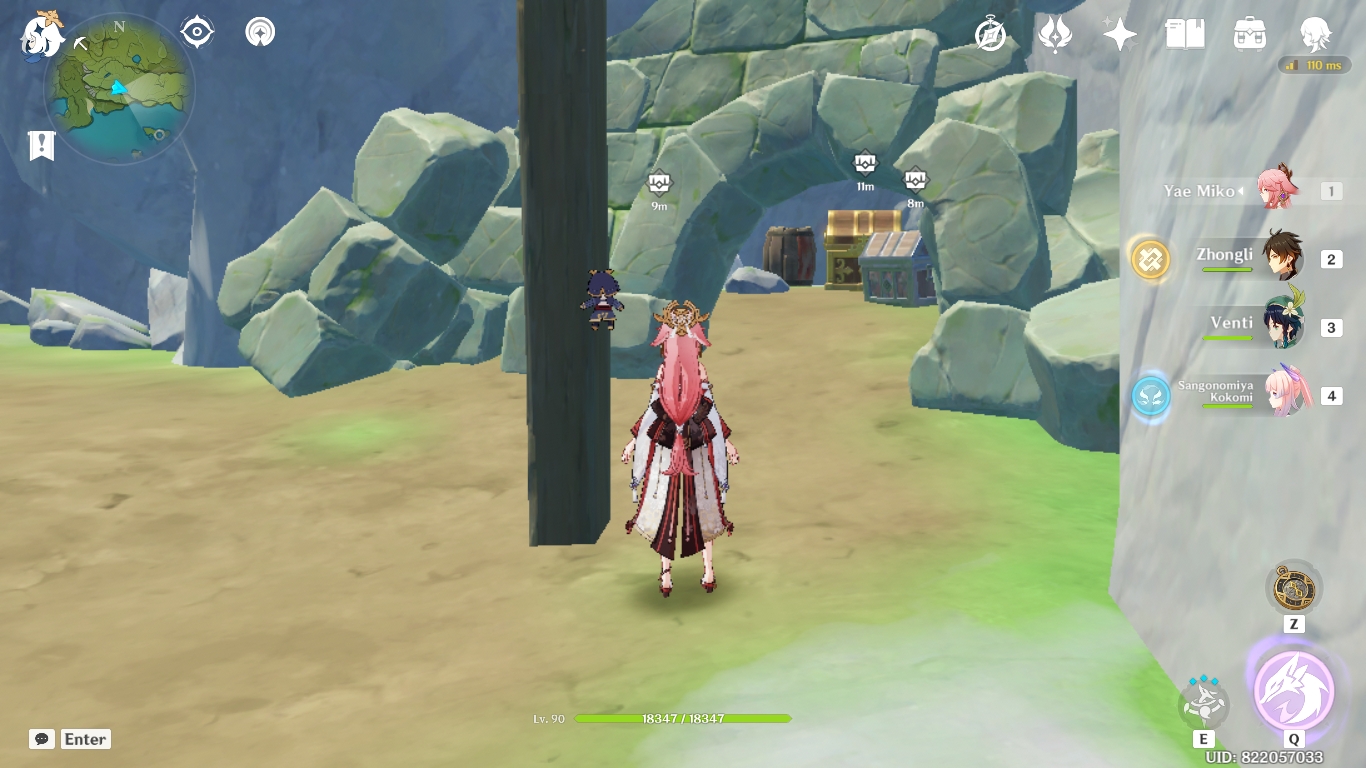Click Zhongli's gold shield status icon
Viewport: 1366px width, 768px height.
1150,259
